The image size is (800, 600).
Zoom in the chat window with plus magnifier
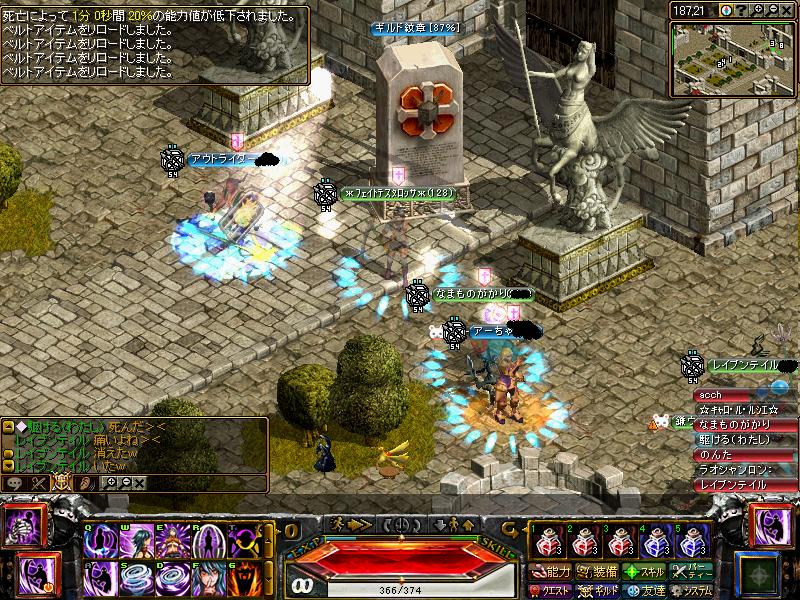109,483
